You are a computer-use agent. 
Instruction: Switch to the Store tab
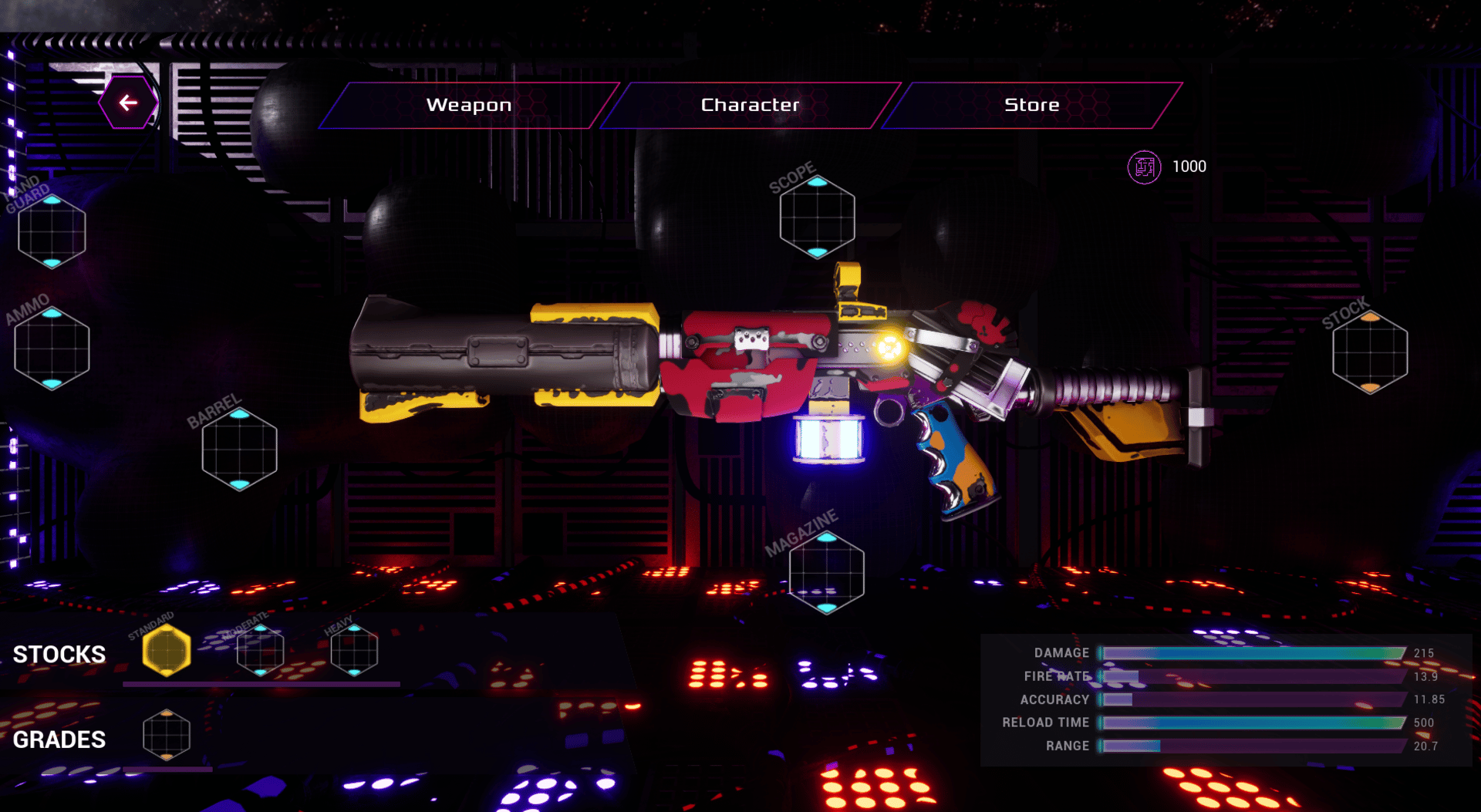coord(1031,105)
